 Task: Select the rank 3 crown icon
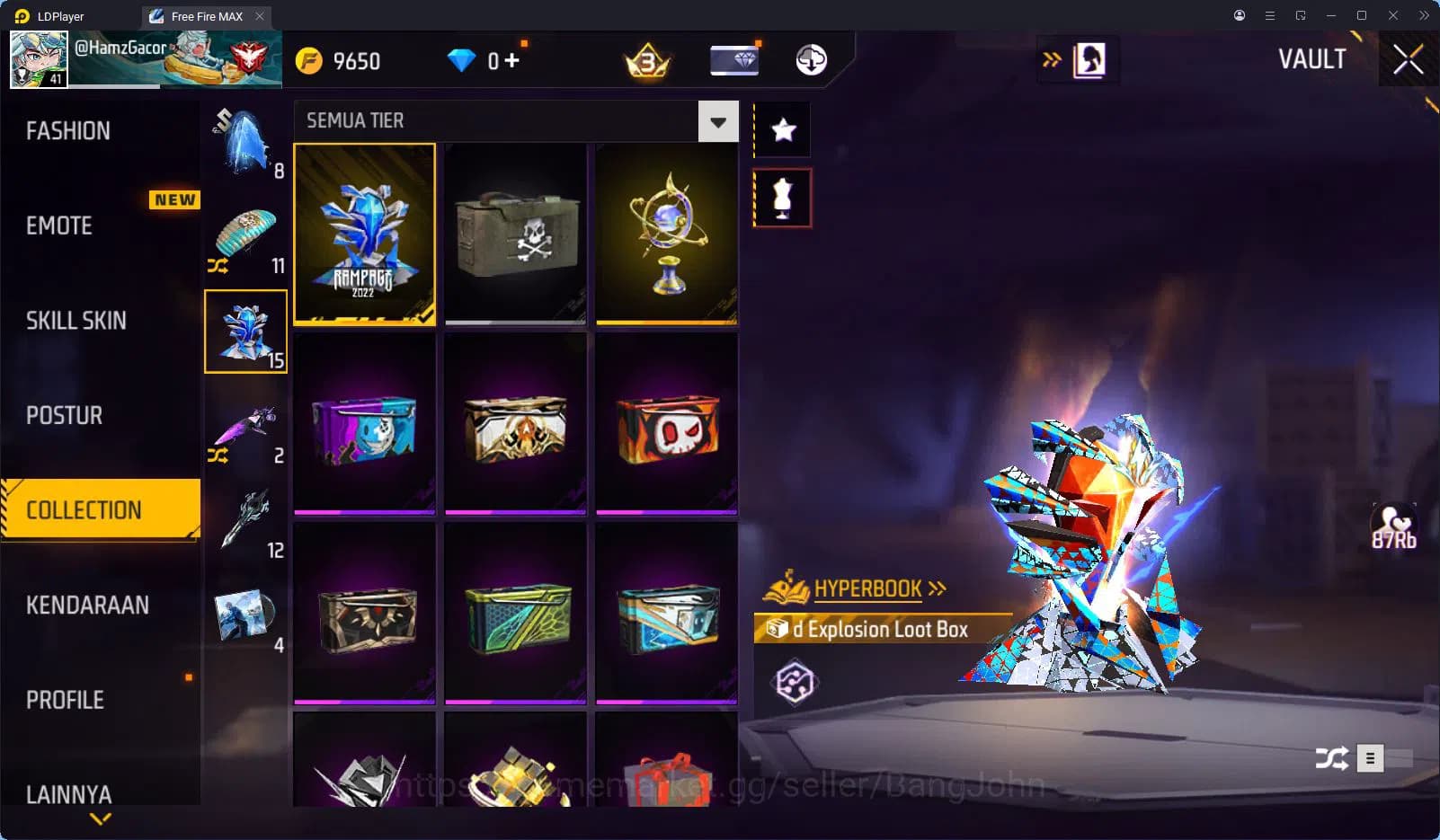click(644, 60)
